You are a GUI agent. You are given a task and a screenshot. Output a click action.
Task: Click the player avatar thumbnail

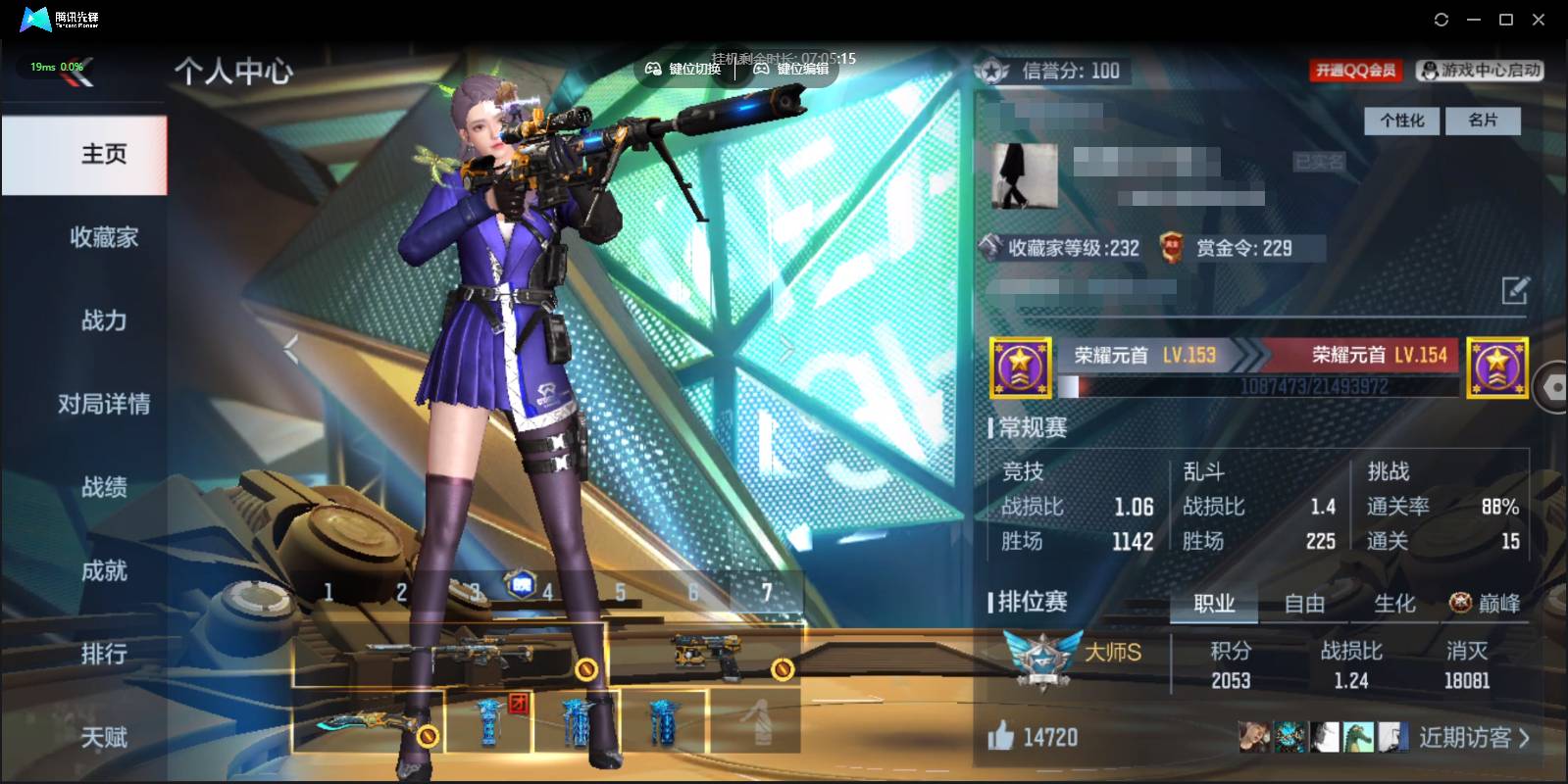pyautogui.click(x=1024, y=176)
